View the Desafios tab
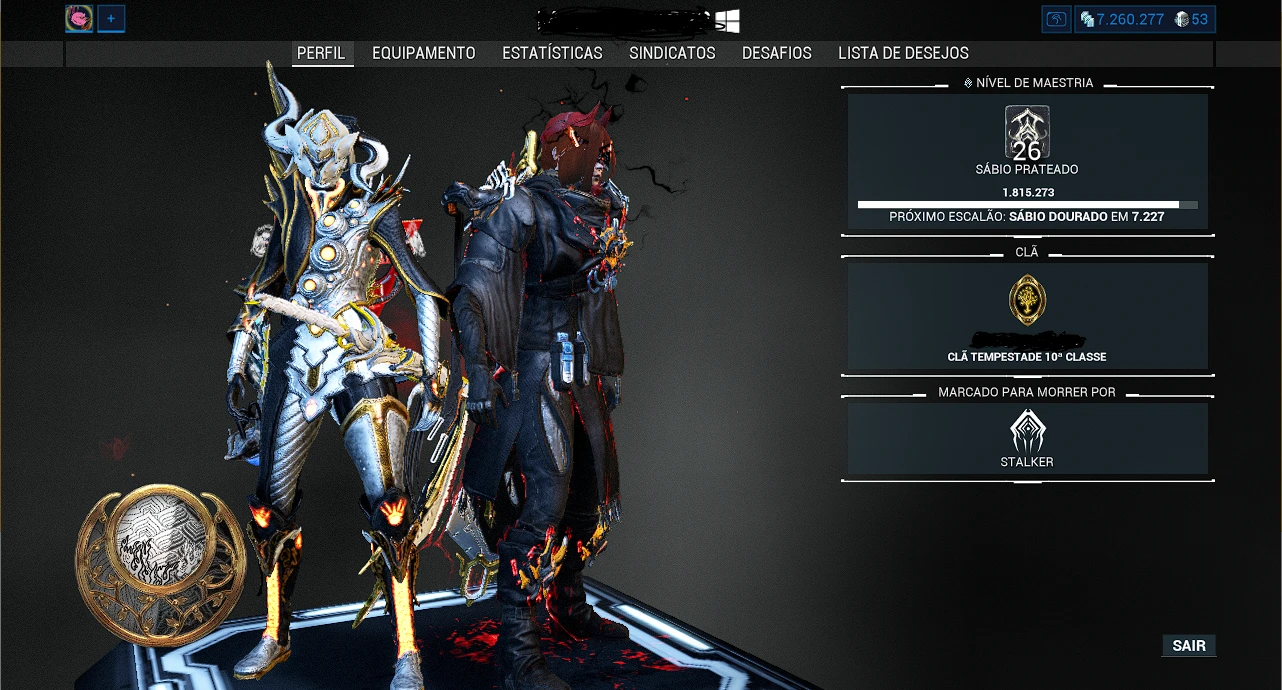Image resolution: width=1282 pixels, height=690 pixels. (x=777, y=53)
